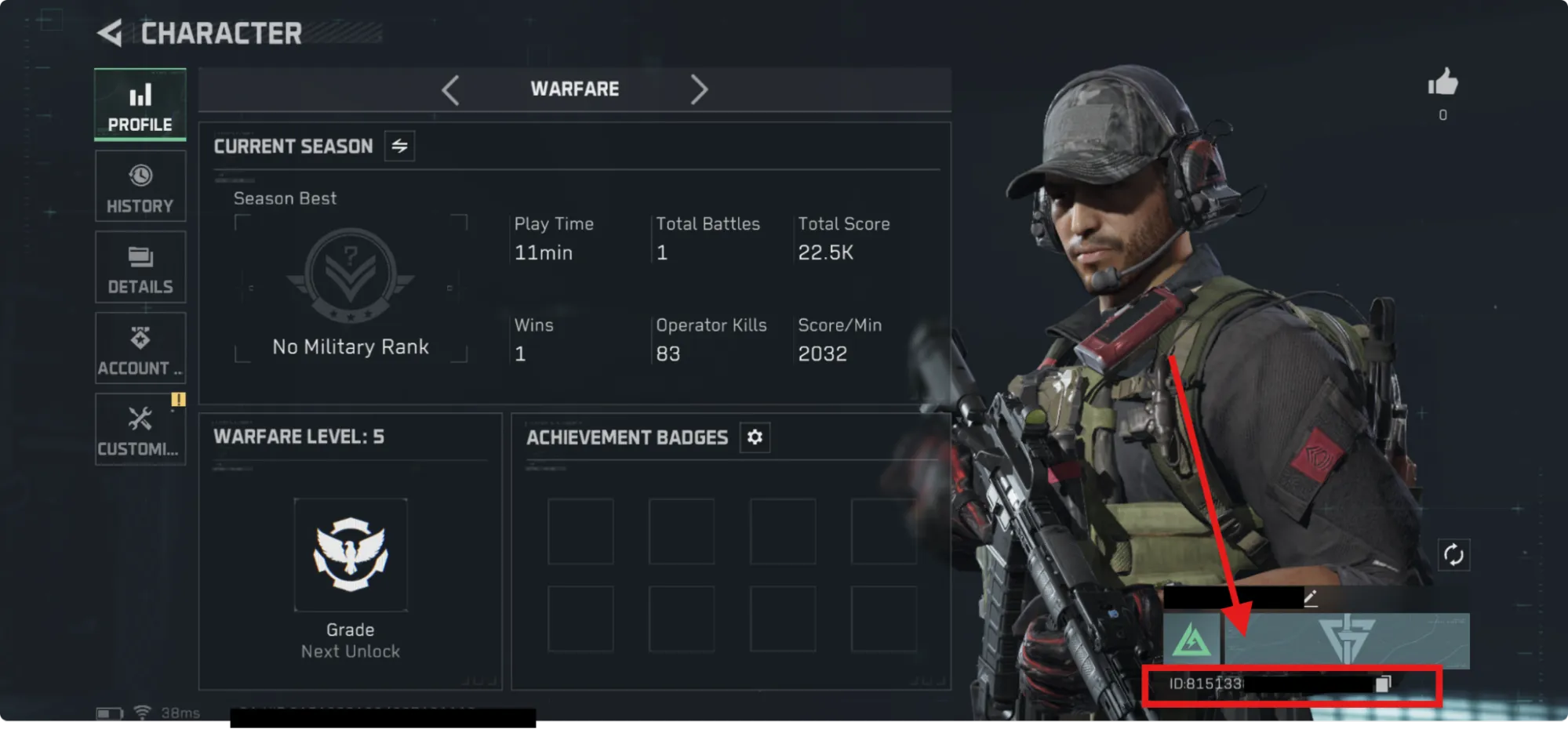Select the WARFARE mode tab

click(574, 89)
